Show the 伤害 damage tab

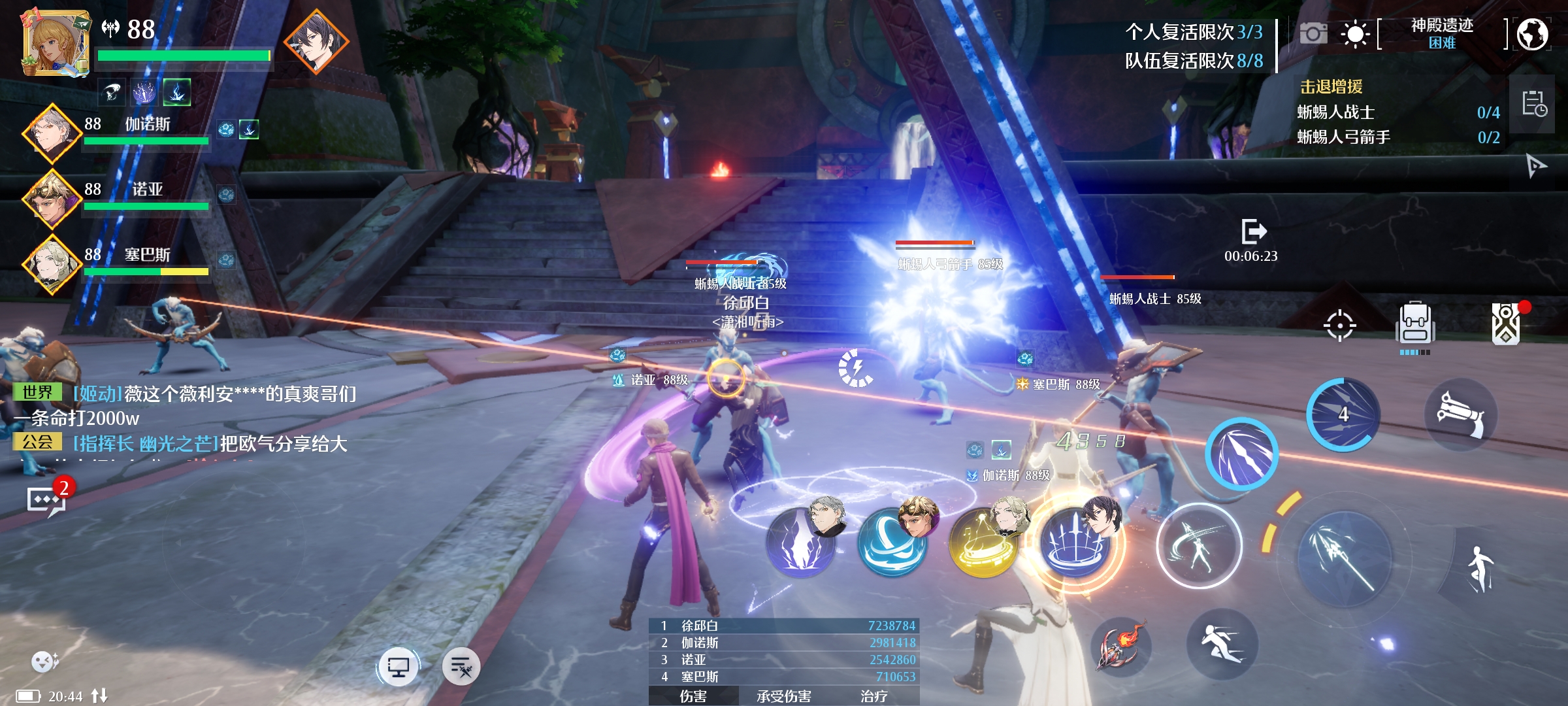click(x=693, y=696)
